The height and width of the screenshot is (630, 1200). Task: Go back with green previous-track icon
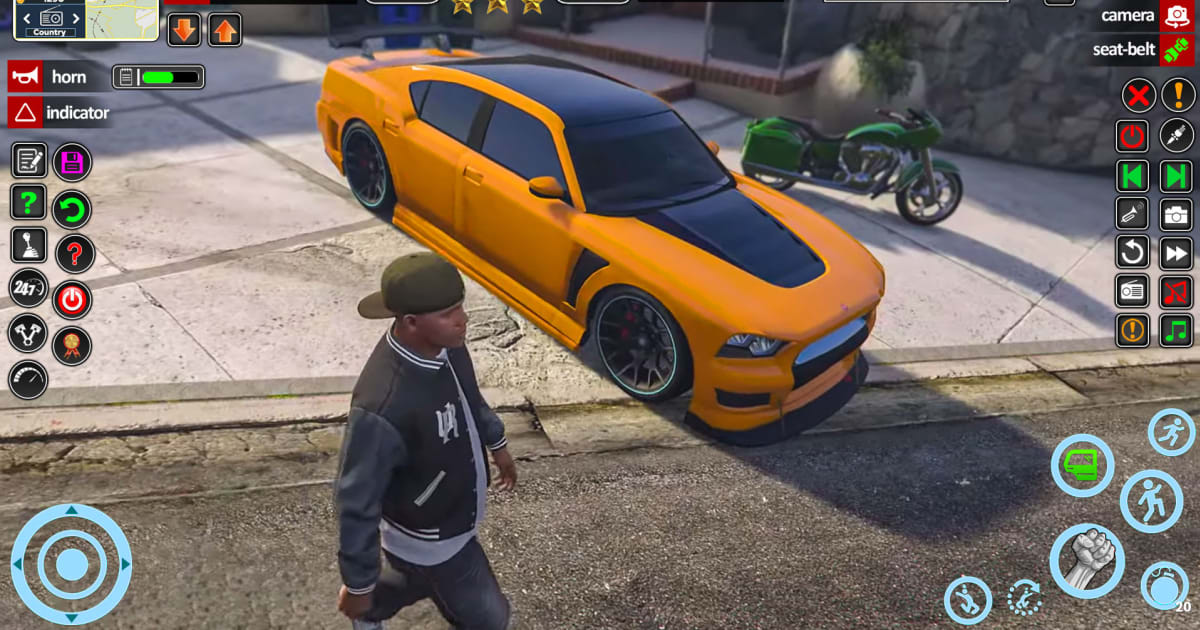coord(1132,175)
